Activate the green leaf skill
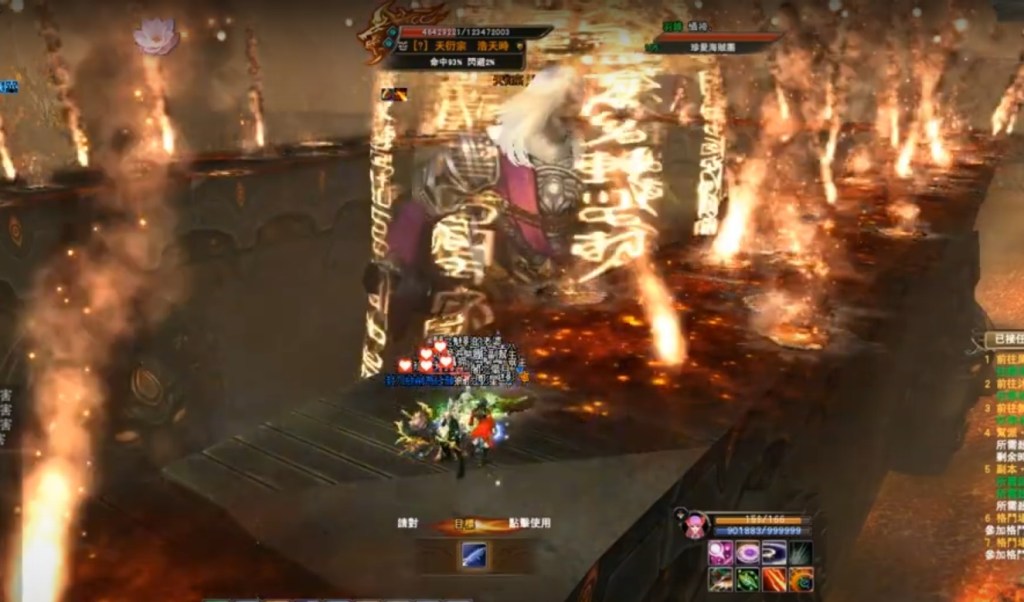 (x=747, y=579)
